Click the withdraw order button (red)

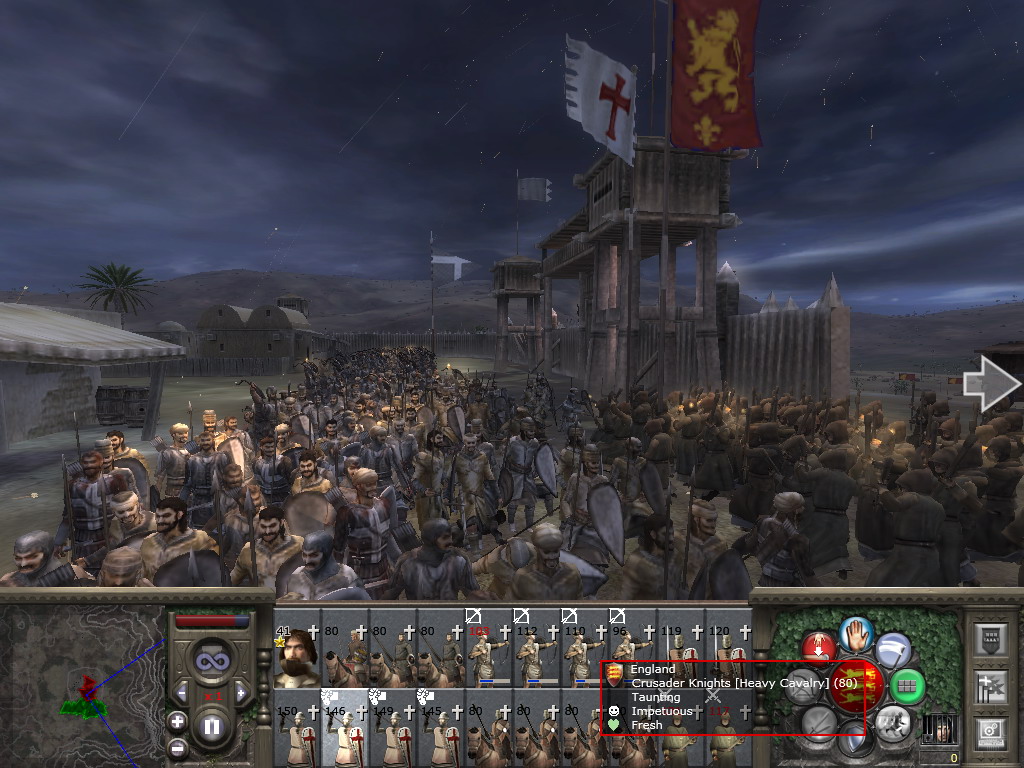pos(819,647)
